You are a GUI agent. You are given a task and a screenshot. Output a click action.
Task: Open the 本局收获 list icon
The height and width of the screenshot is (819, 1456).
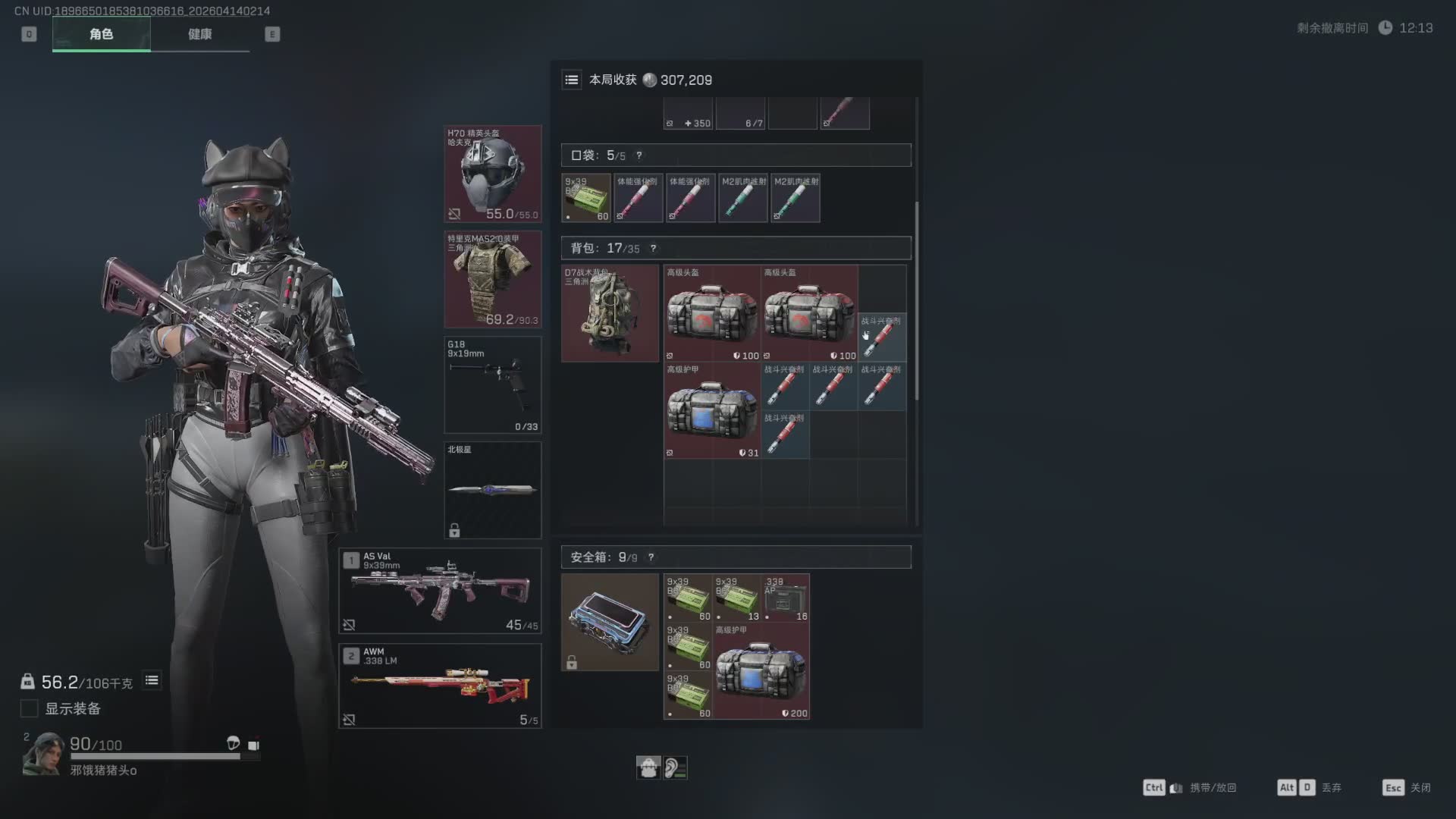click(x=572, y=80)
